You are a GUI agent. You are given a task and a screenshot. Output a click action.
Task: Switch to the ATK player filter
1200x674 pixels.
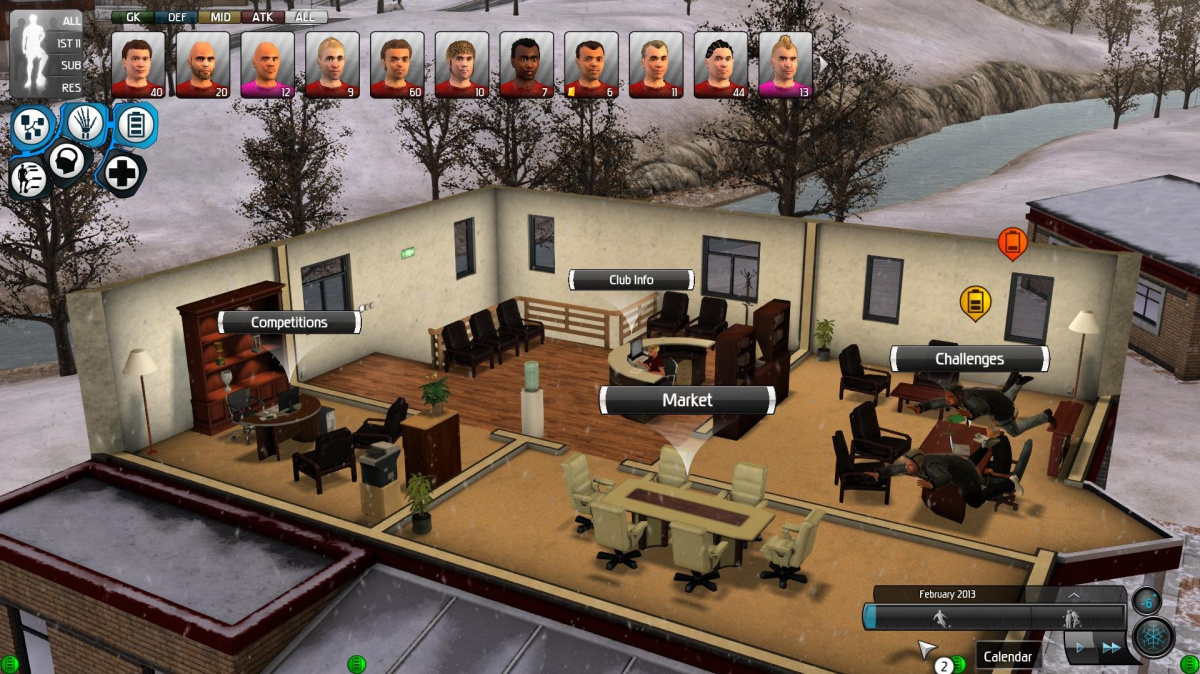(262, 17)
